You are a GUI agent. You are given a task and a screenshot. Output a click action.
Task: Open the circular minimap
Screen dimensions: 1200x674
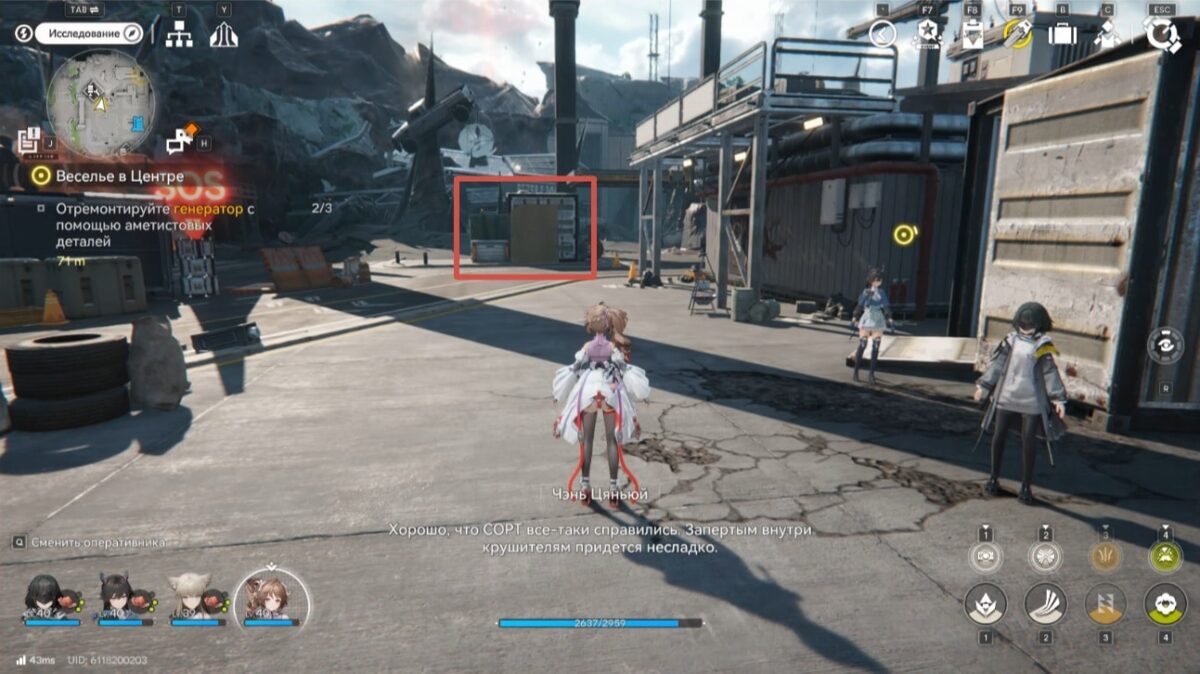(100, 101)
